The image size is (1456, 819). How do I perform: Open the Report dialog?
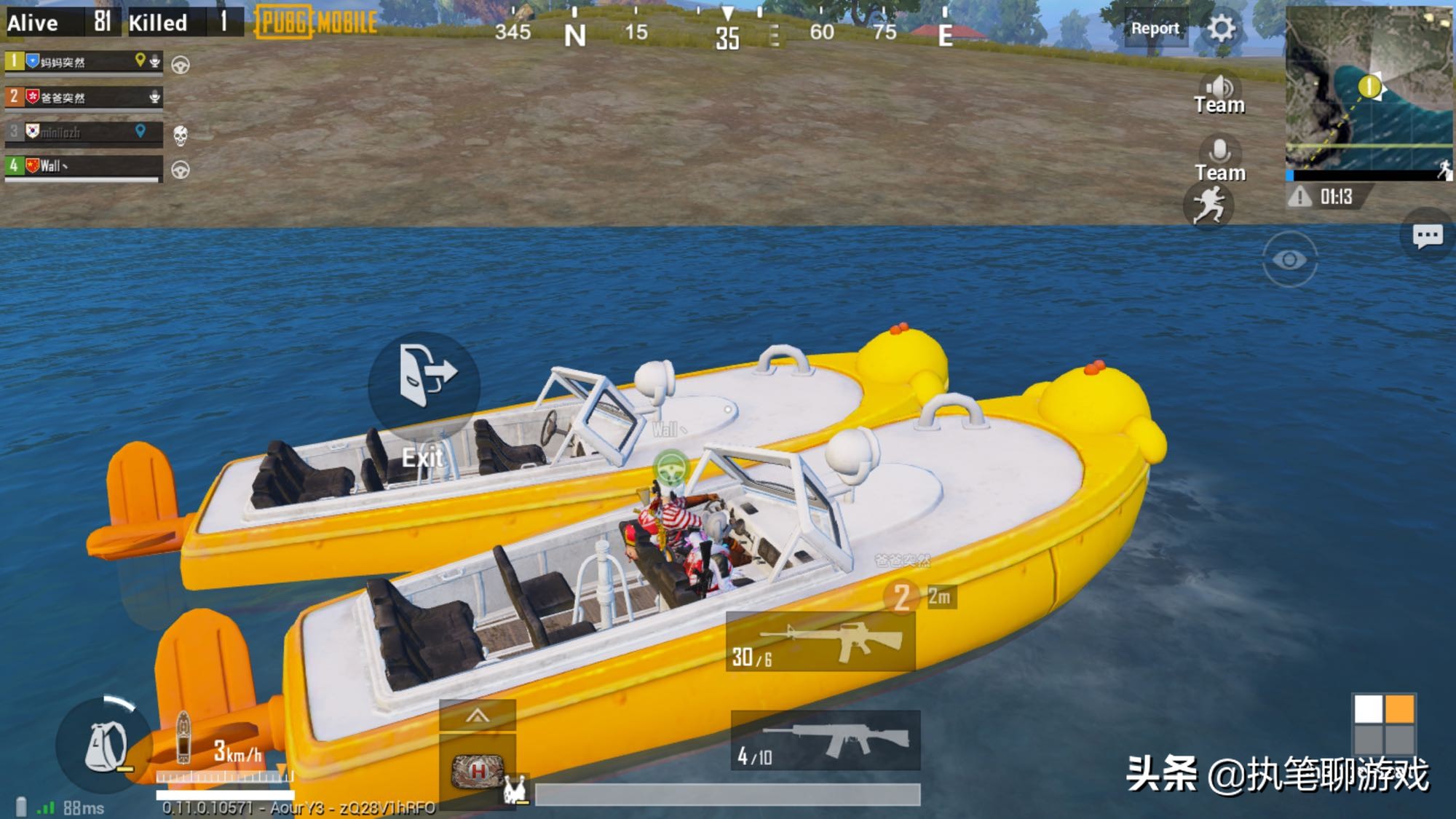pyautogui.click(x=1155, y=28)
